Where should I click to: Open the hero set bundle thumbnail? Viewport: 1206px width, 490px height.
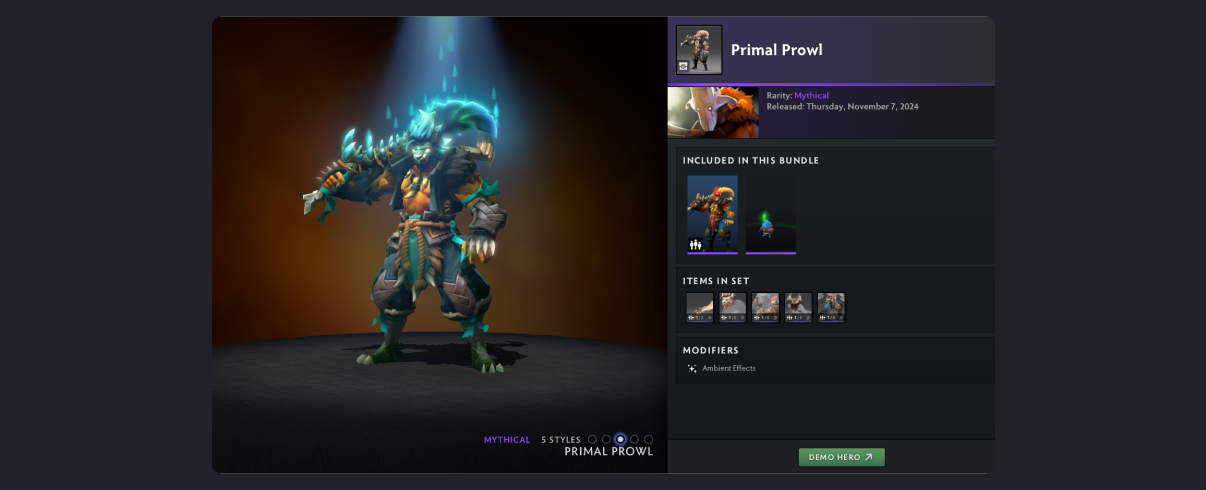click(x=712, y=214)
